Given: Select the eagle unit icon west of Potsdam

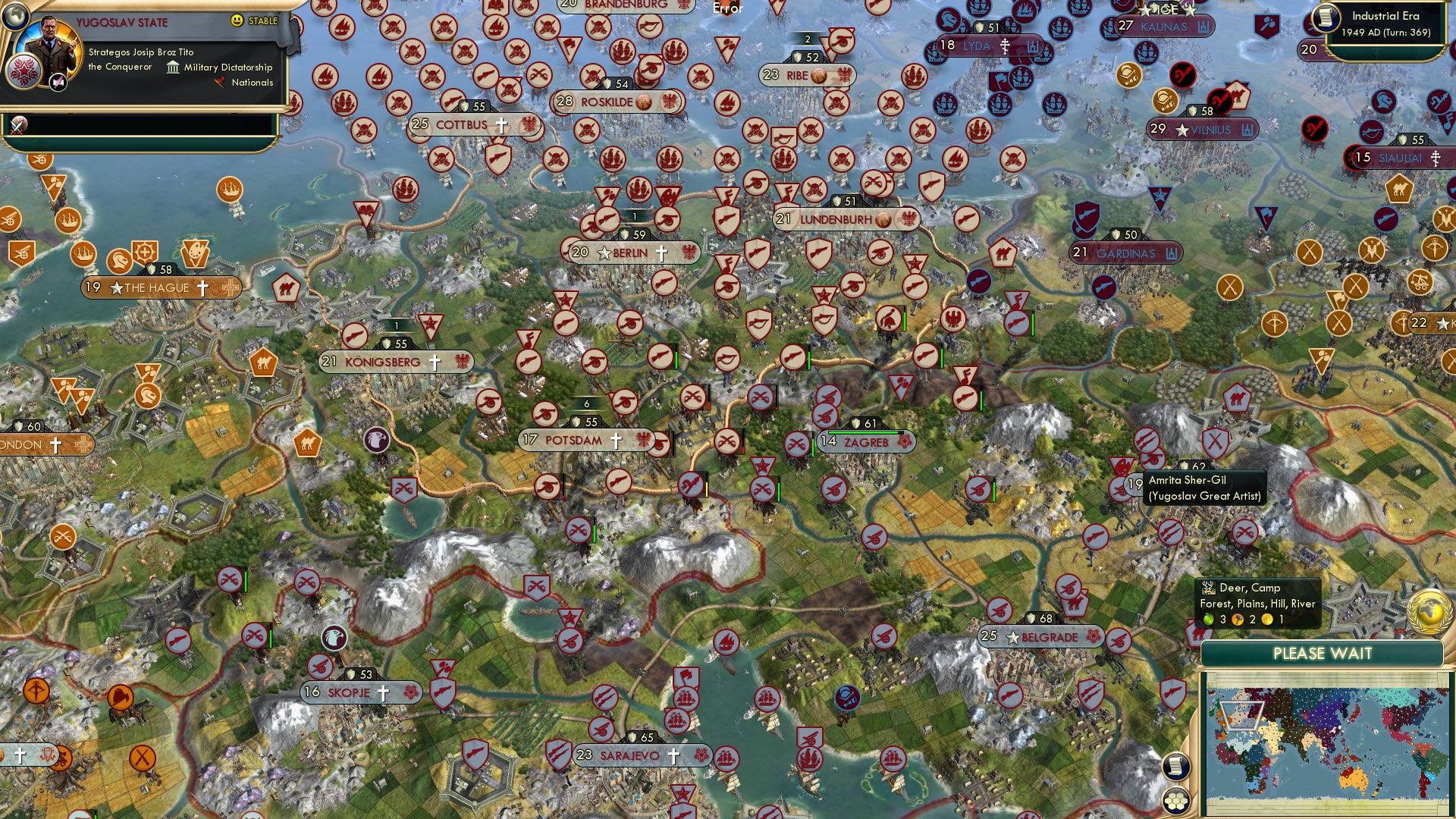Looking at the screenshot, I should coord(377,440).
